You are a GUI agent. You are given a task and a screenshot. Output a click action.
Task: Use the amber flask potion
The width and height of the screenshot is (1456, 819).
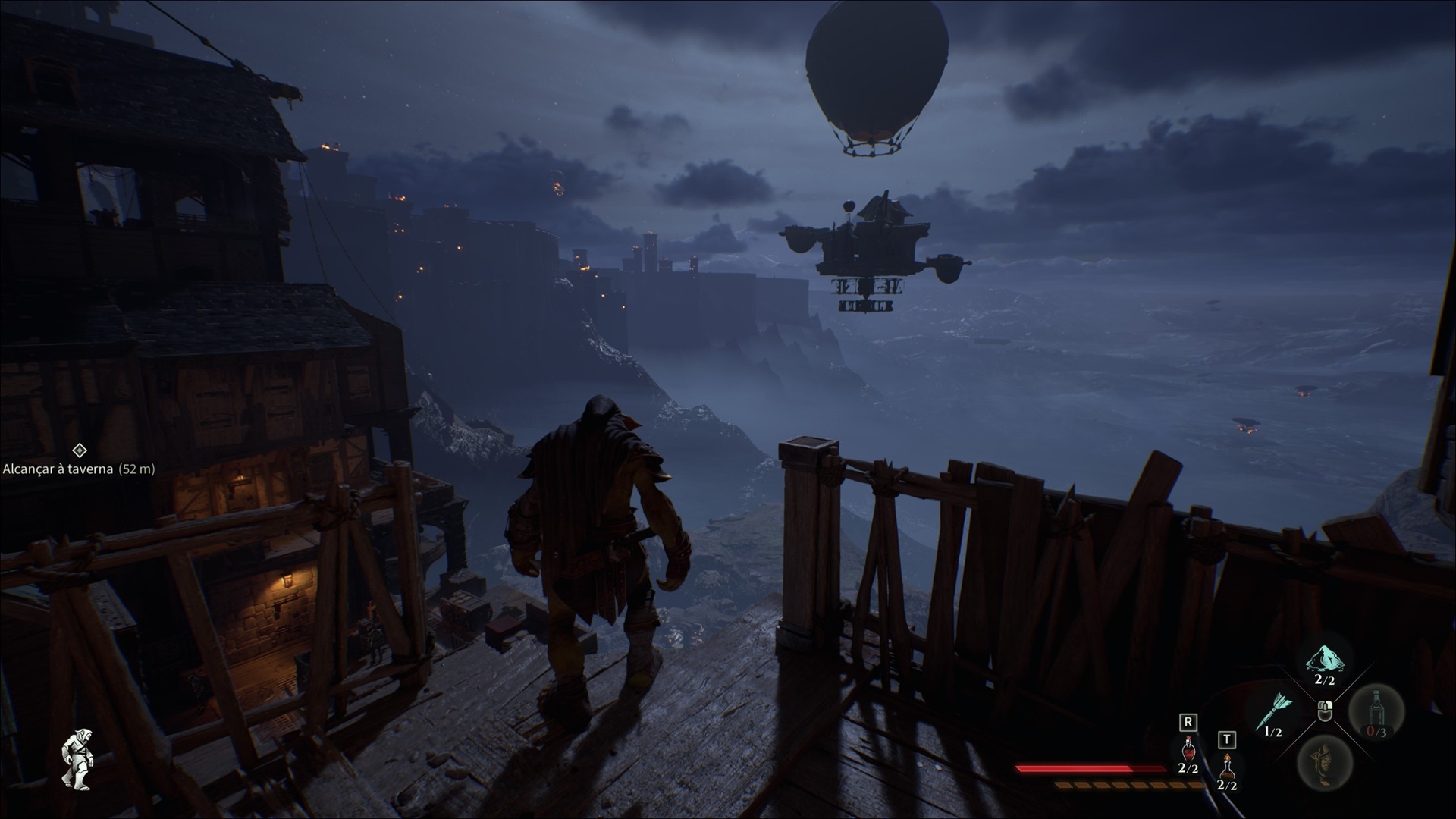tap(1226, 767)
